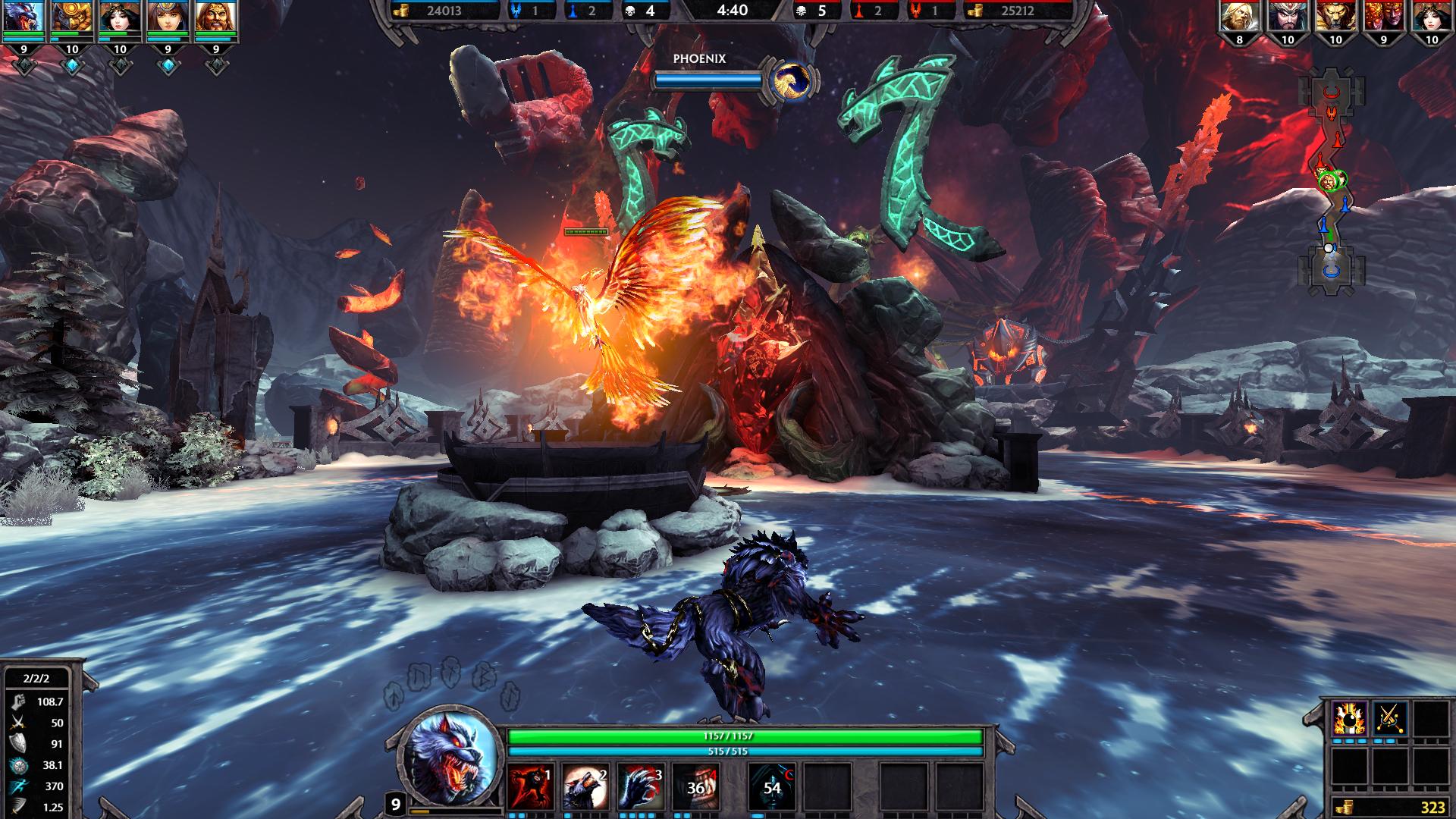Select the enemy lion god portrait

[x=1335, y=17]
